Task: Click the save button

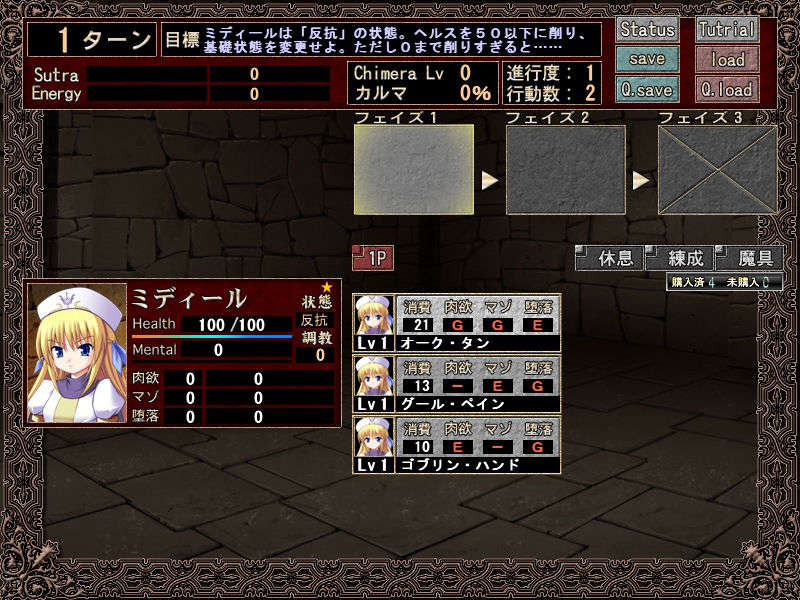Action: (647, 59)
